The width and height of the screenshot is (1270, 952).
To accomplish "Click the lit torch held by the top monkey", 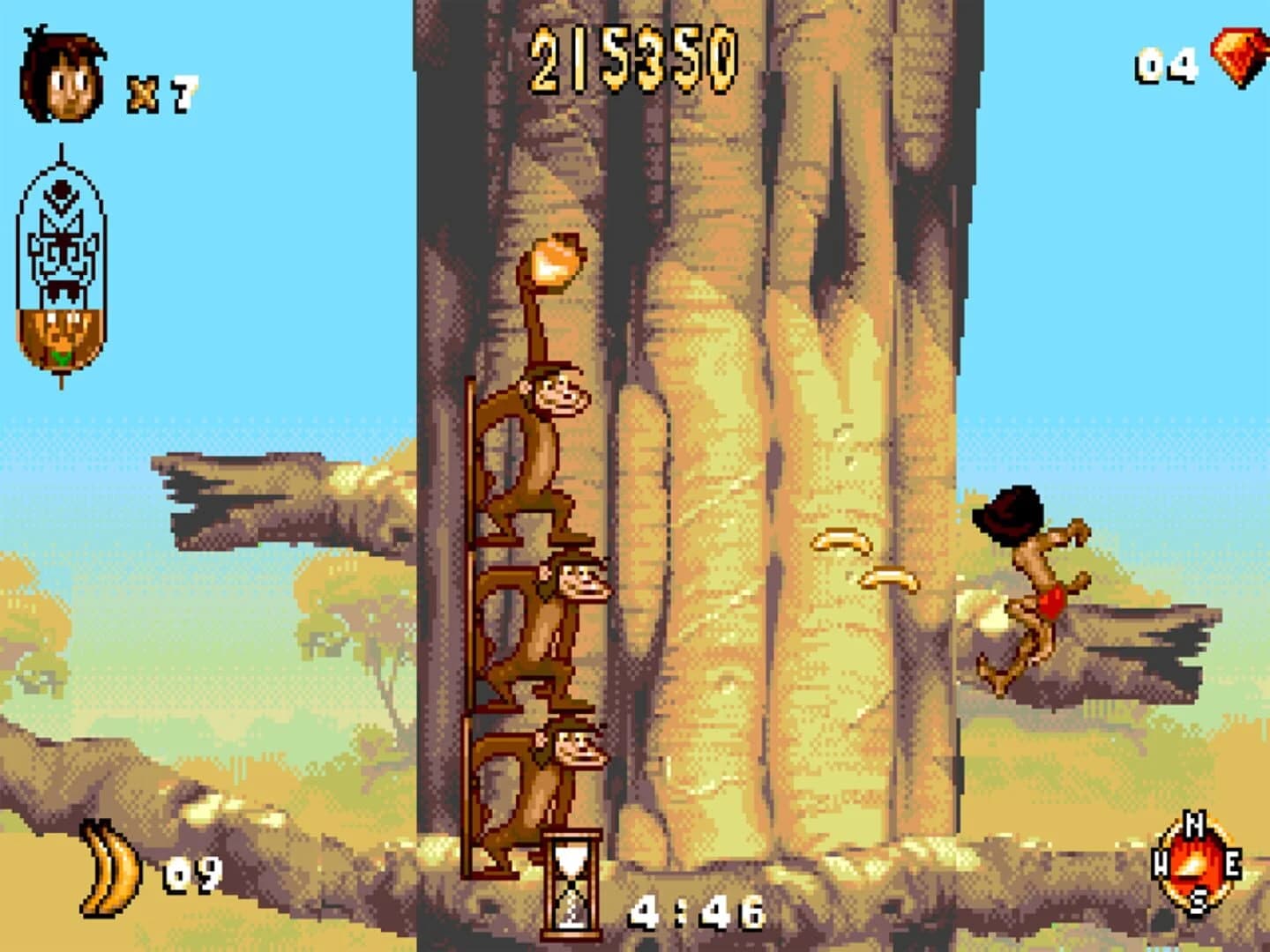I will [x=556, y=260].
